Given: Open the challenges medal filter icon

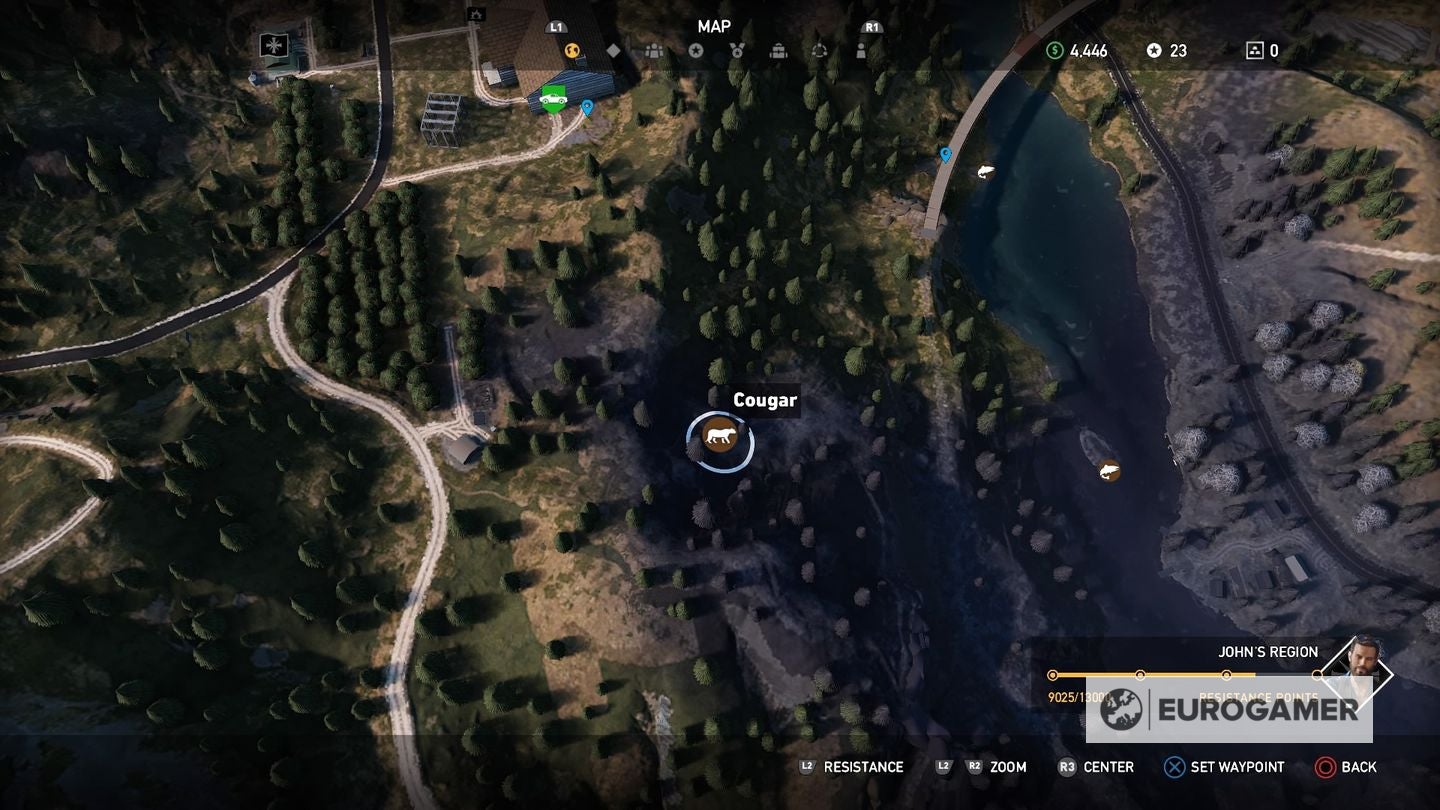Looking at the screenshot, I should point(738,49).
